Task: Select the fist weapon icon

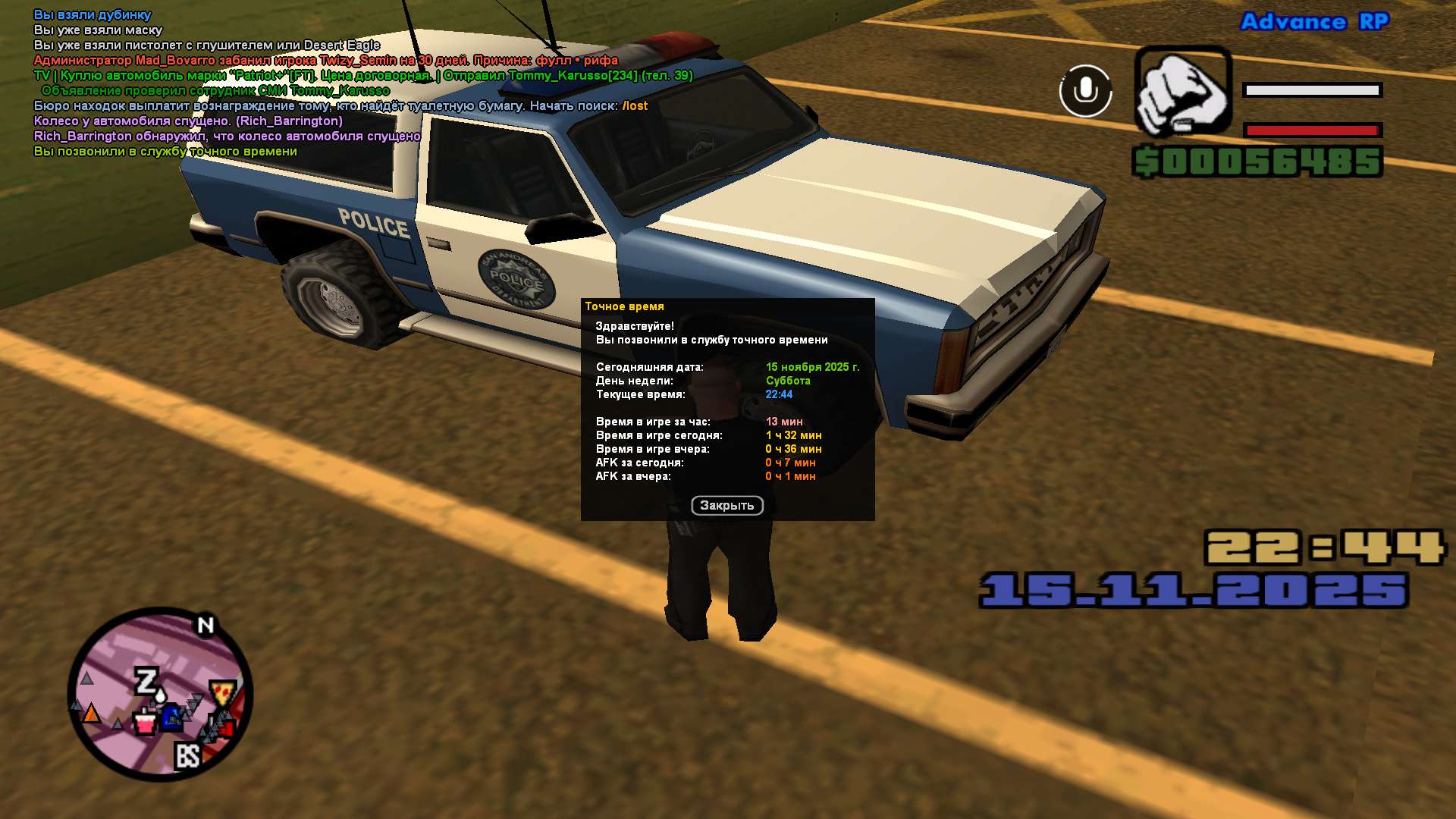Action: click(x=1181, y=91)
